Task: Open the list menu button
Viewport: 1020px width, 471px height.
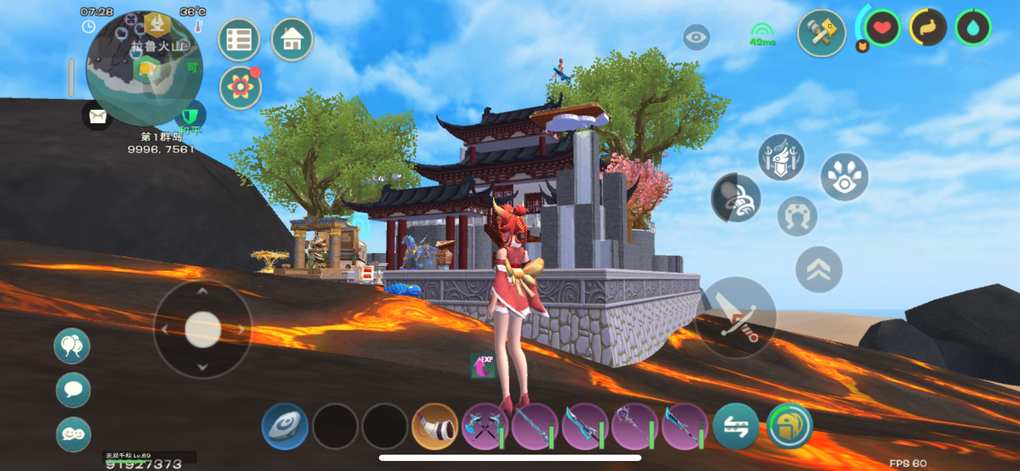Action: 239,40
